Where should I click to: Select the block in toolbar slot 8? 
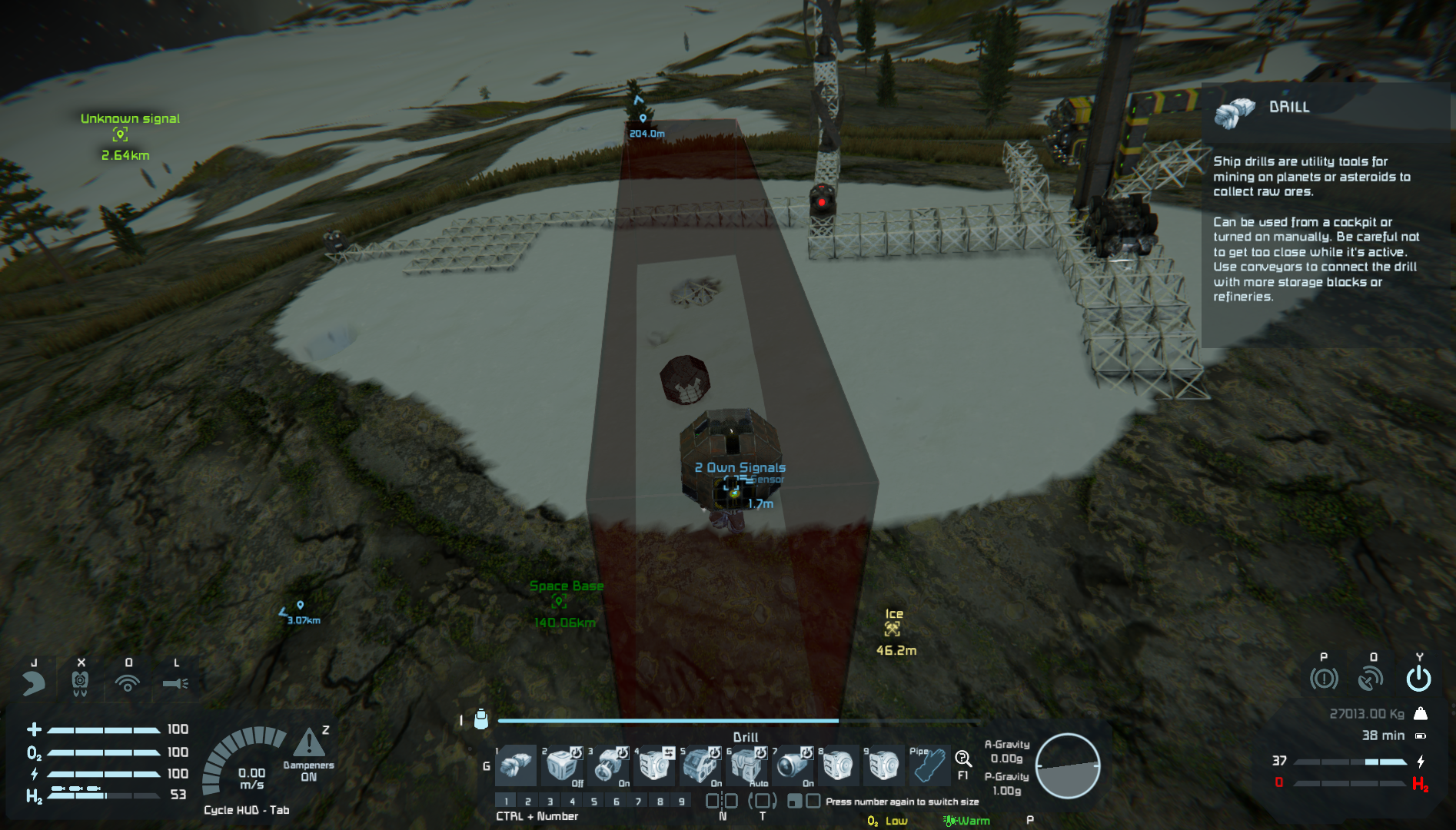click(838, 765)
